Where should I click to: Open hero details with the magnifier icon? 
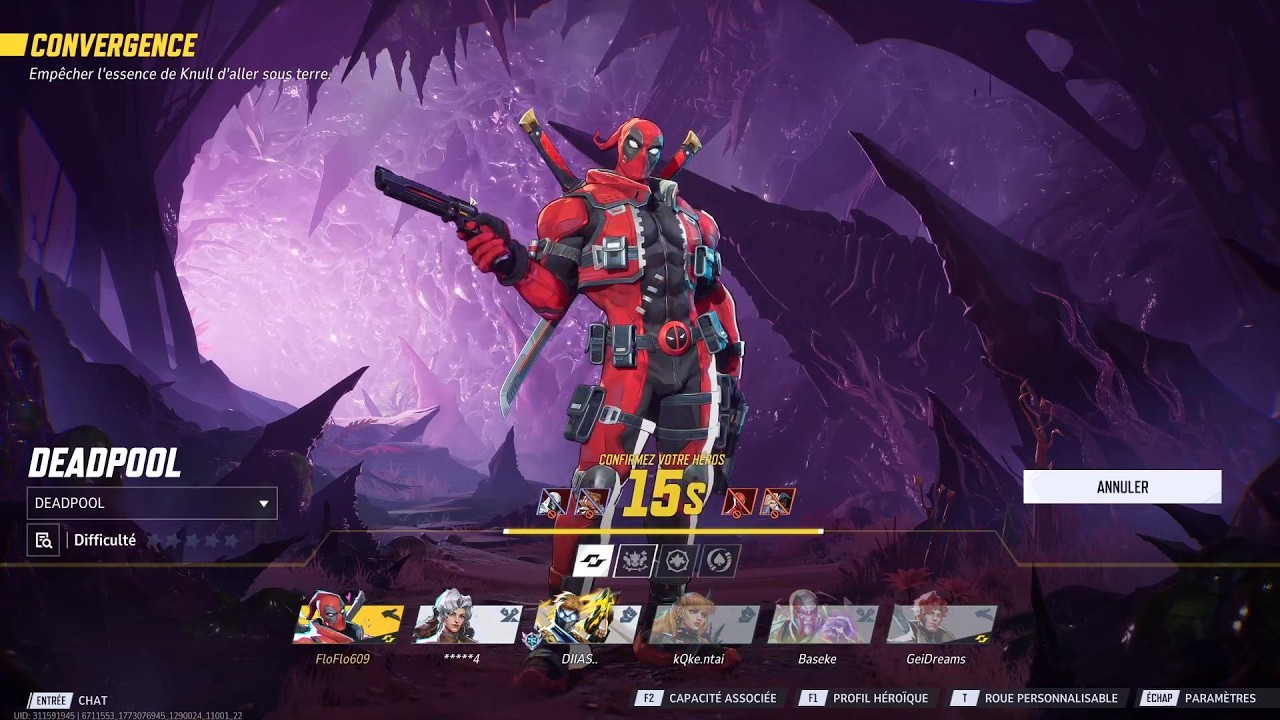click(x=43, y=540)
